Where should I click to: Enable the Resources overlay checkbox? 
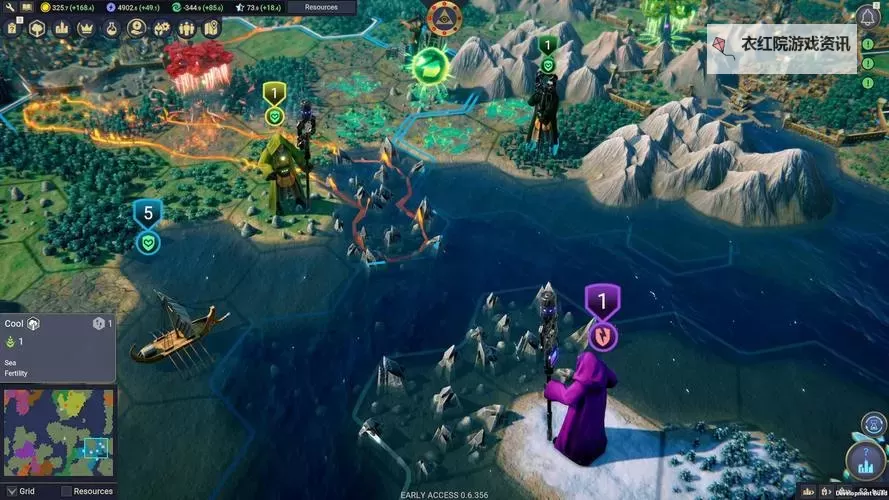click(66, 491)
